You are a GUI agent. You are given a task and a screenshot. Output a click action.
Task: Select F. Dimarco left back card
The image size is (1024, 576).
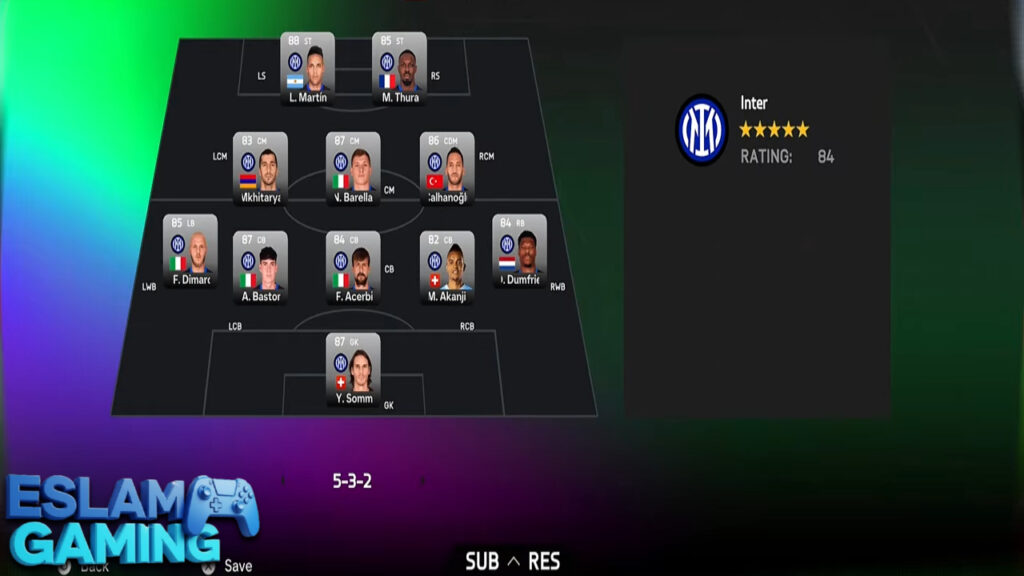[x=190, y=250]
